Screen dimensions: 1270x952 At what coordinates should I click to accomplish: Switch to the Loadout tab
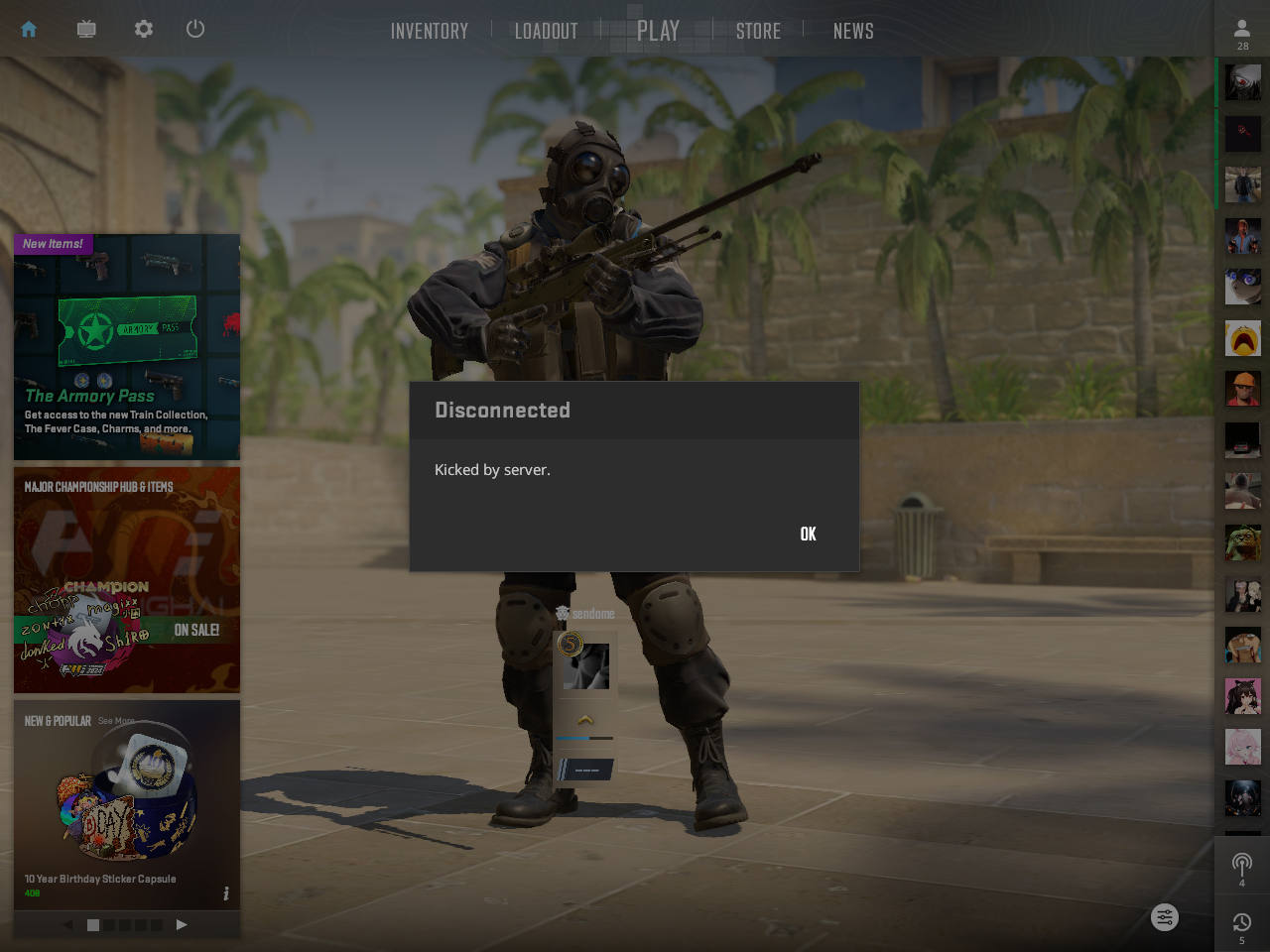(546, 31)
